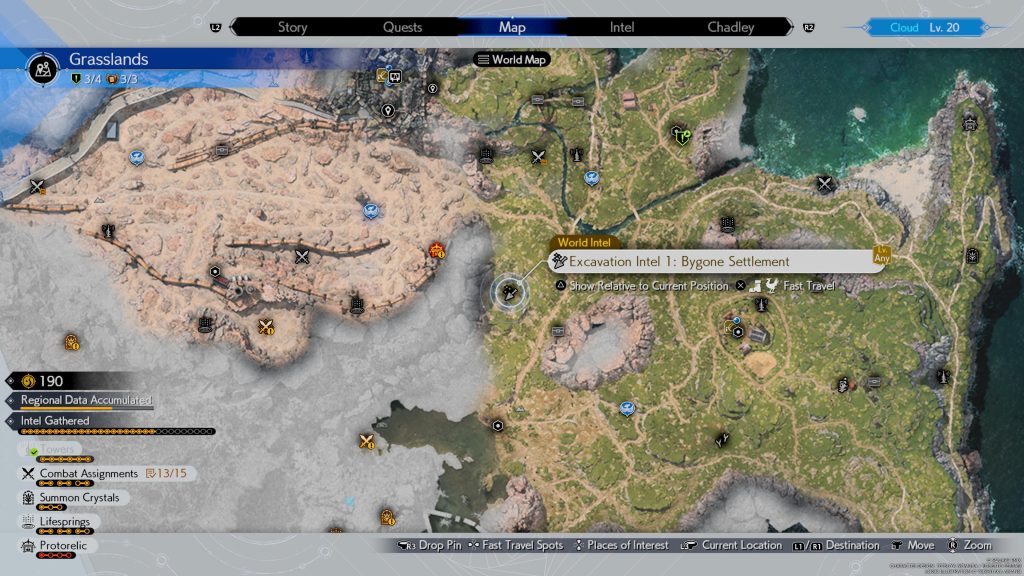Switch to the Story tab
The width and height of the screenshot is (1024, 576).
[x=292, y=27]
